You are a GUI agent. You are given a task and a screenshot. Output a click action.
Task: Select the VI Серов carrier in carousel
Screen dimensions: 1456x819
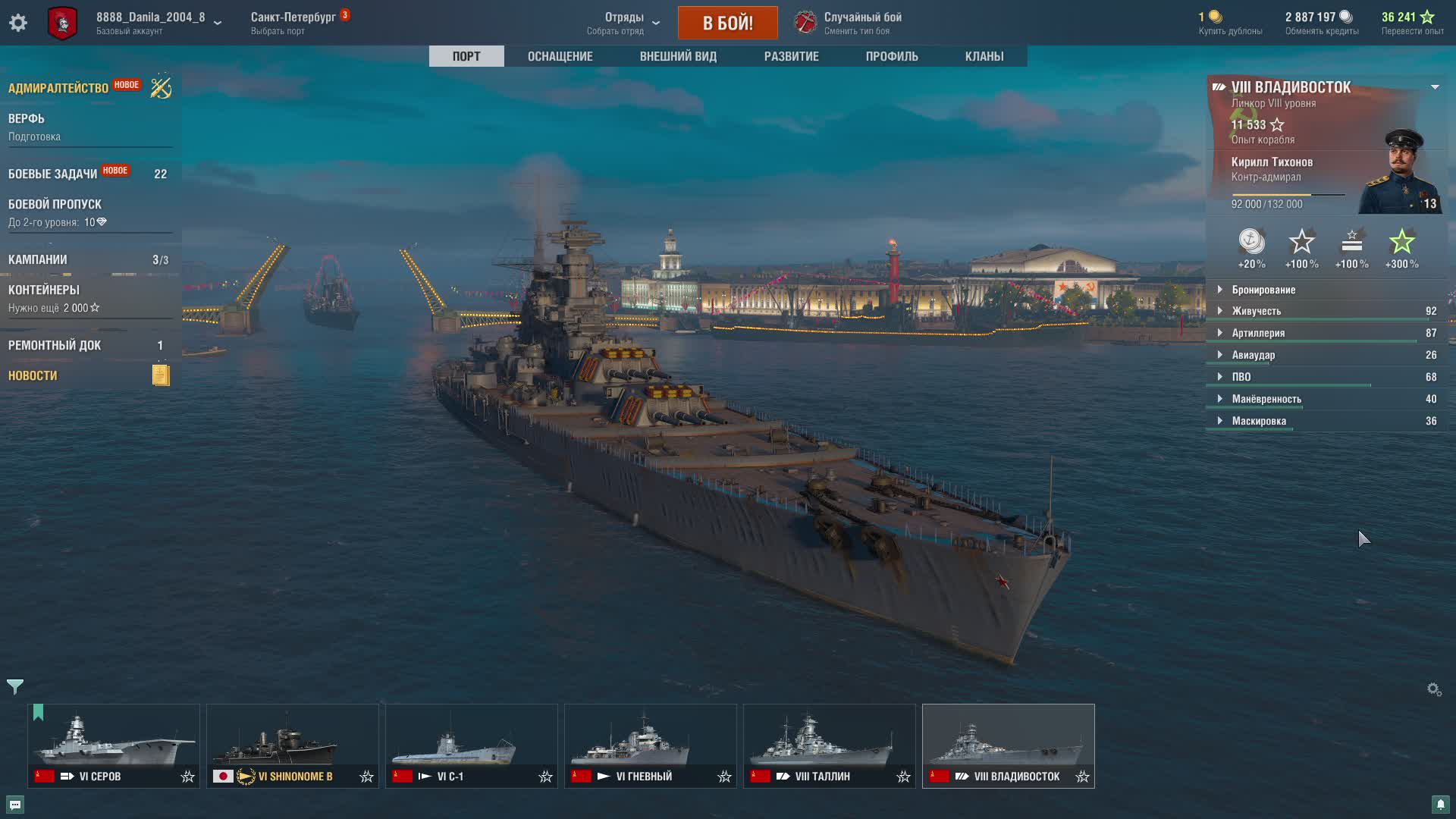[x=114, y=745]
